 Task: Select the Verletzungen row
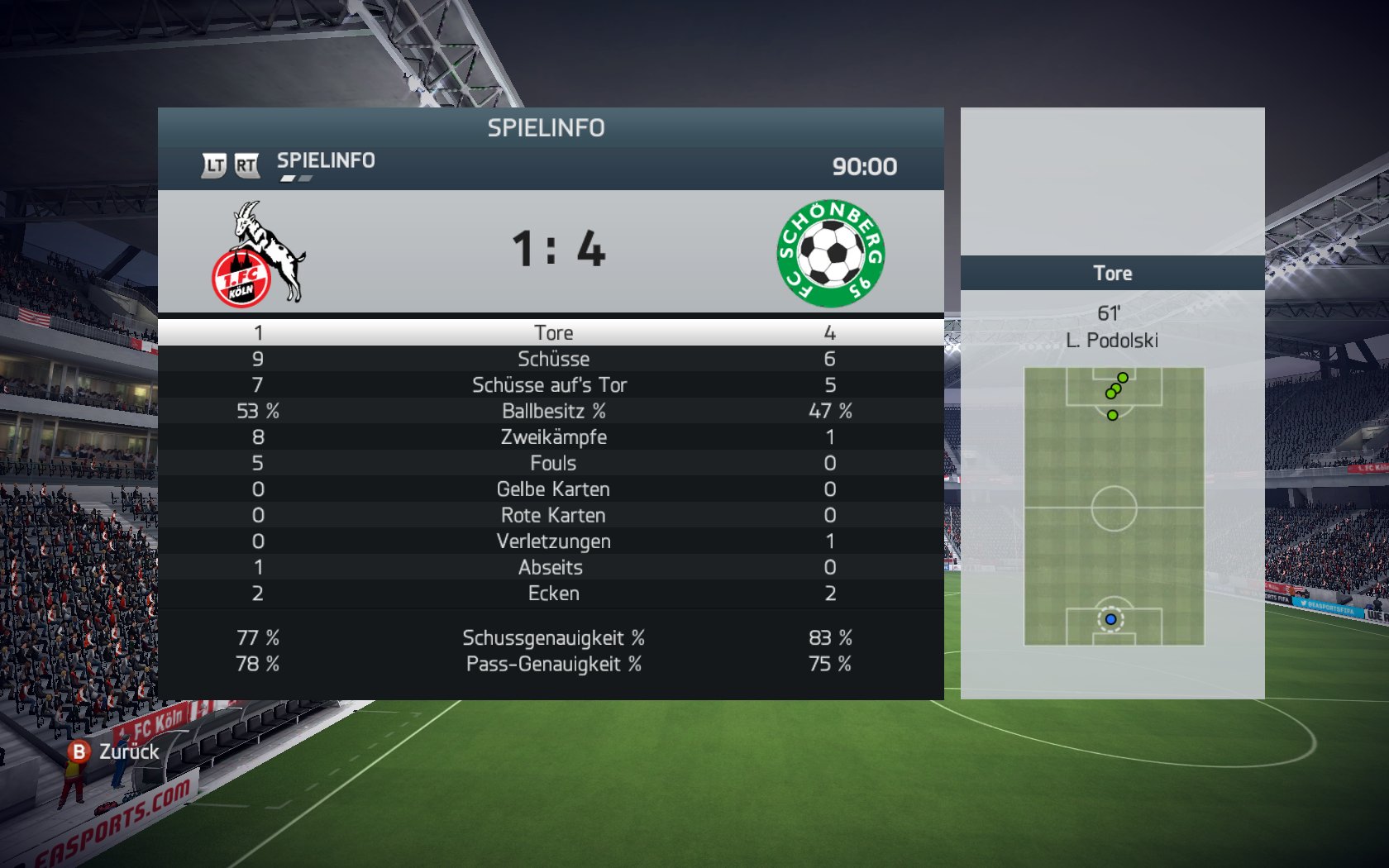(552, 541)
